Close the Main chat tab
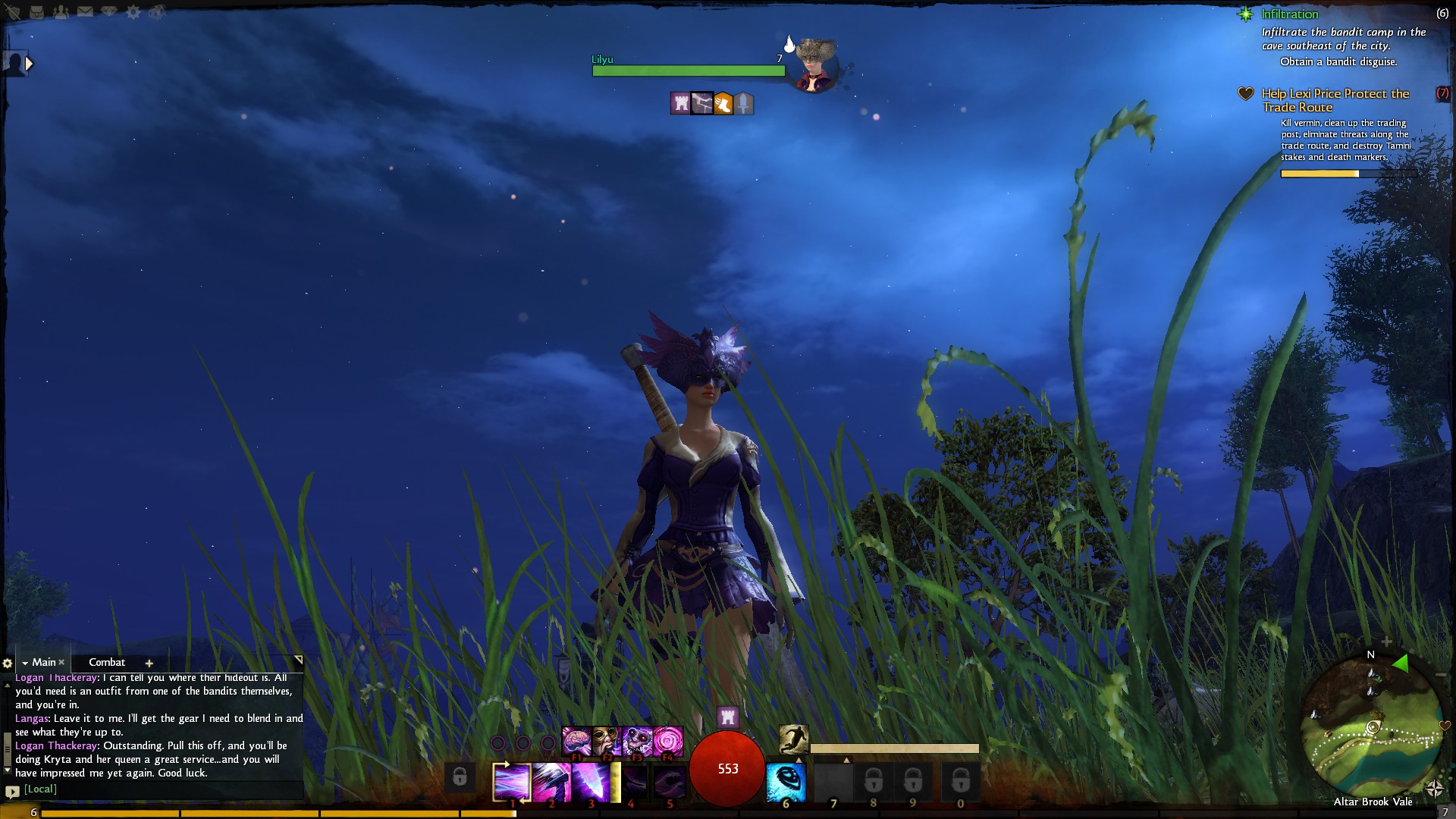The height and width of the screenshot is (819, 1456). 62,662
